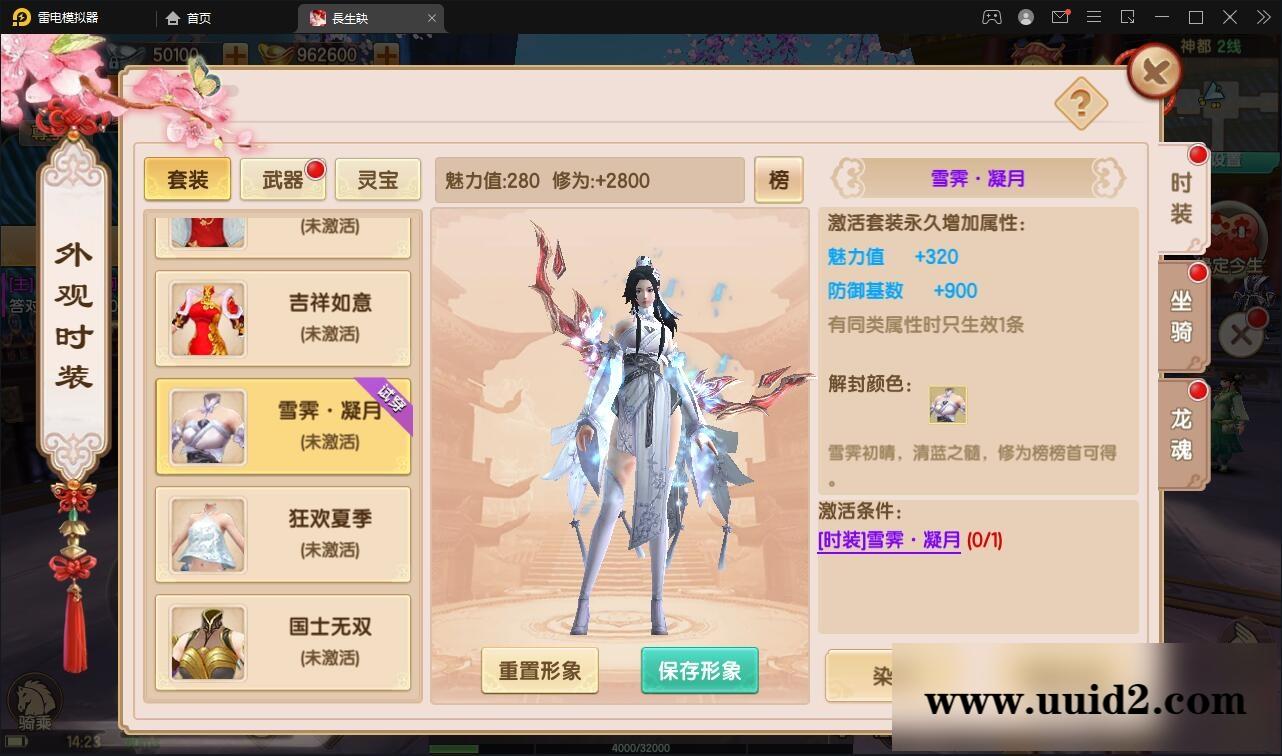This screenshot has height=756, width=1282.
Task: Select the 套装 outfit tab
Action: coord(187,180)
